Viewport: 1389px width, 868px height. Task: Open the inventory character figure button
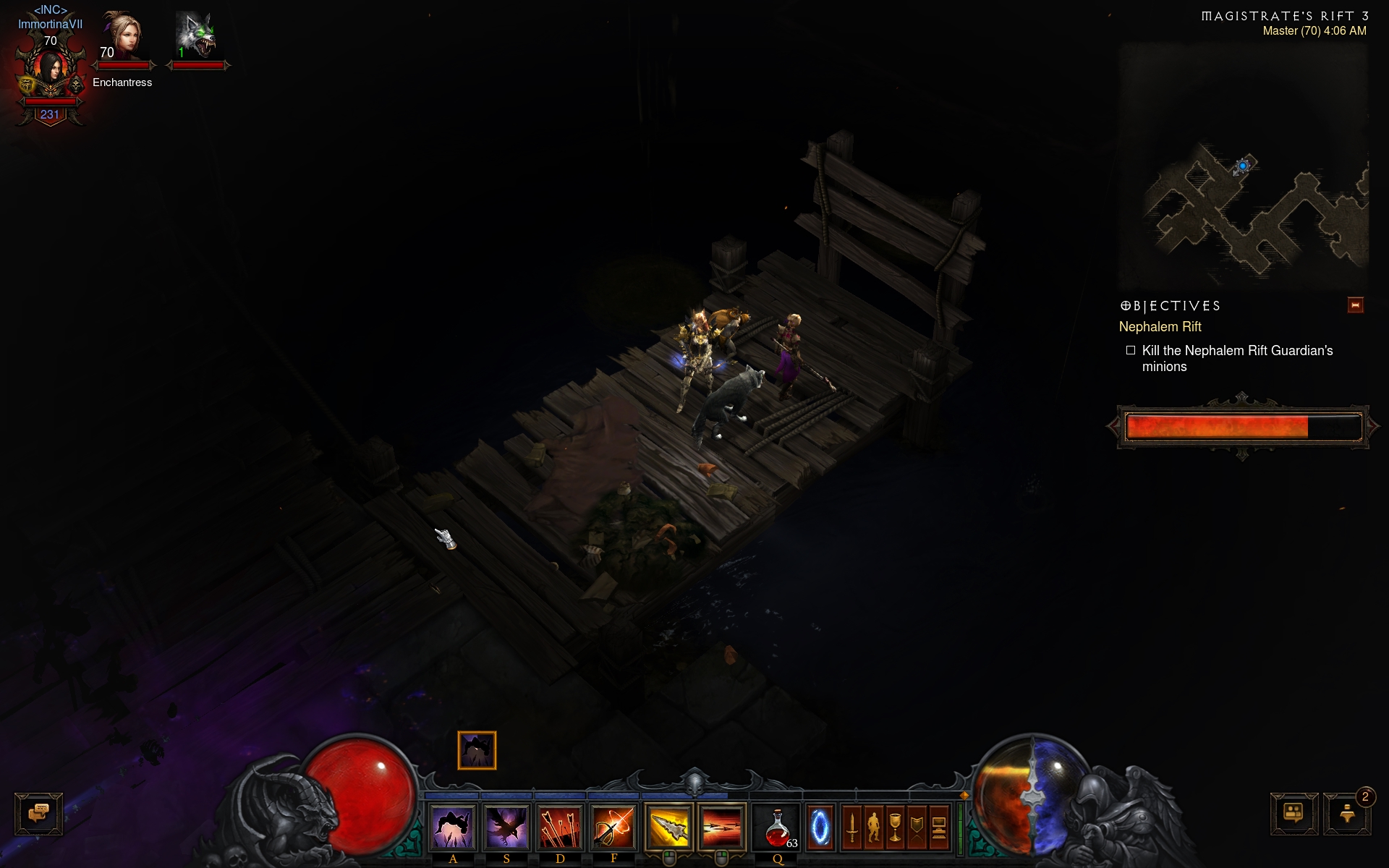click(x=874, y=827)
